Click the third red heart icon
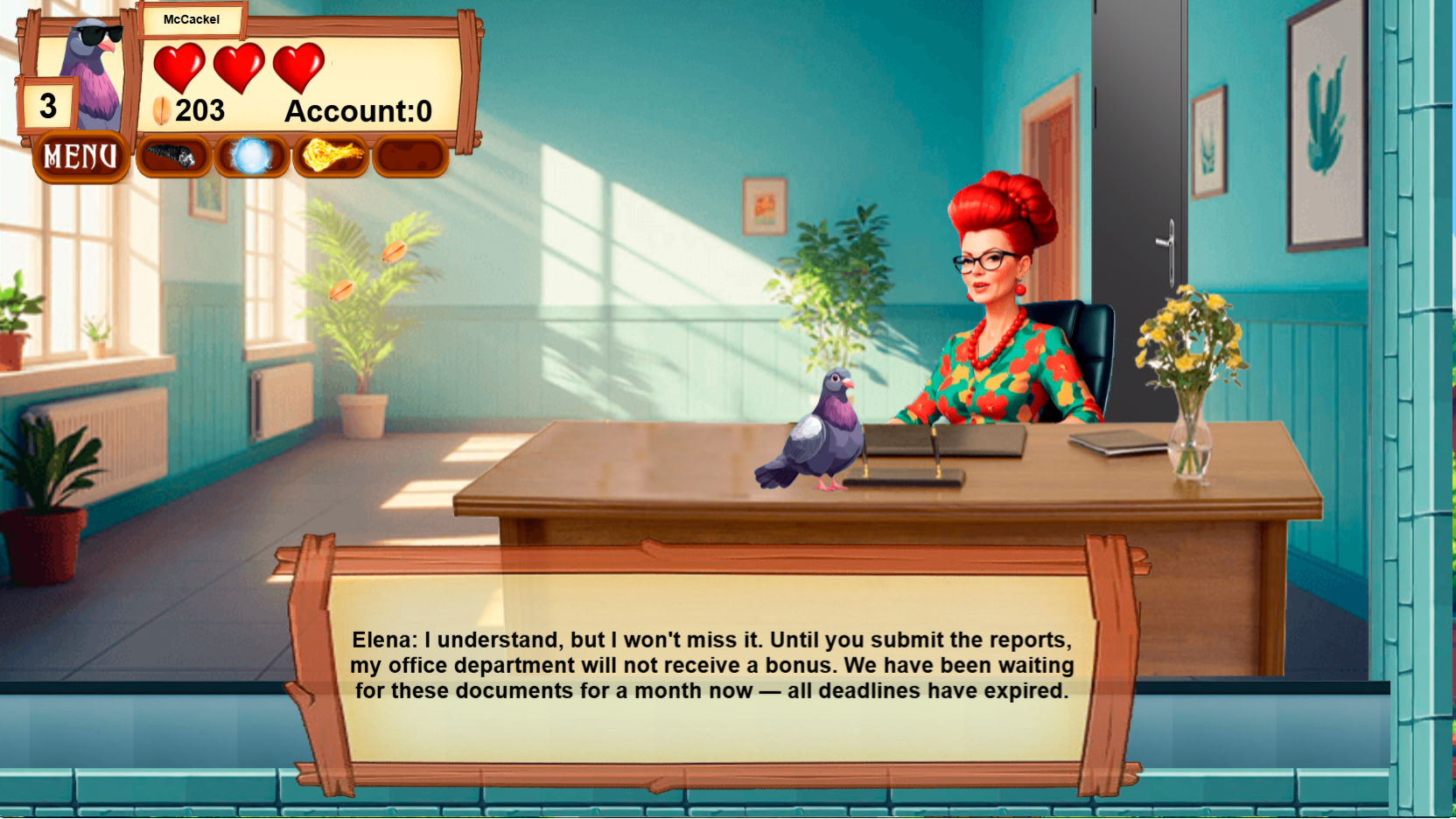 point(299,66)
